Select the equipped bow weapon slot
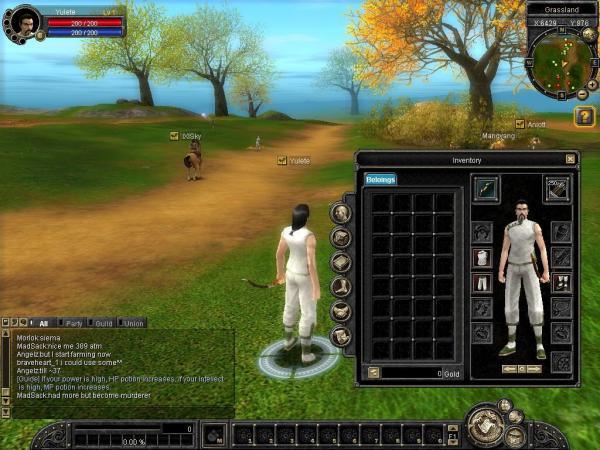 point(486,187)
